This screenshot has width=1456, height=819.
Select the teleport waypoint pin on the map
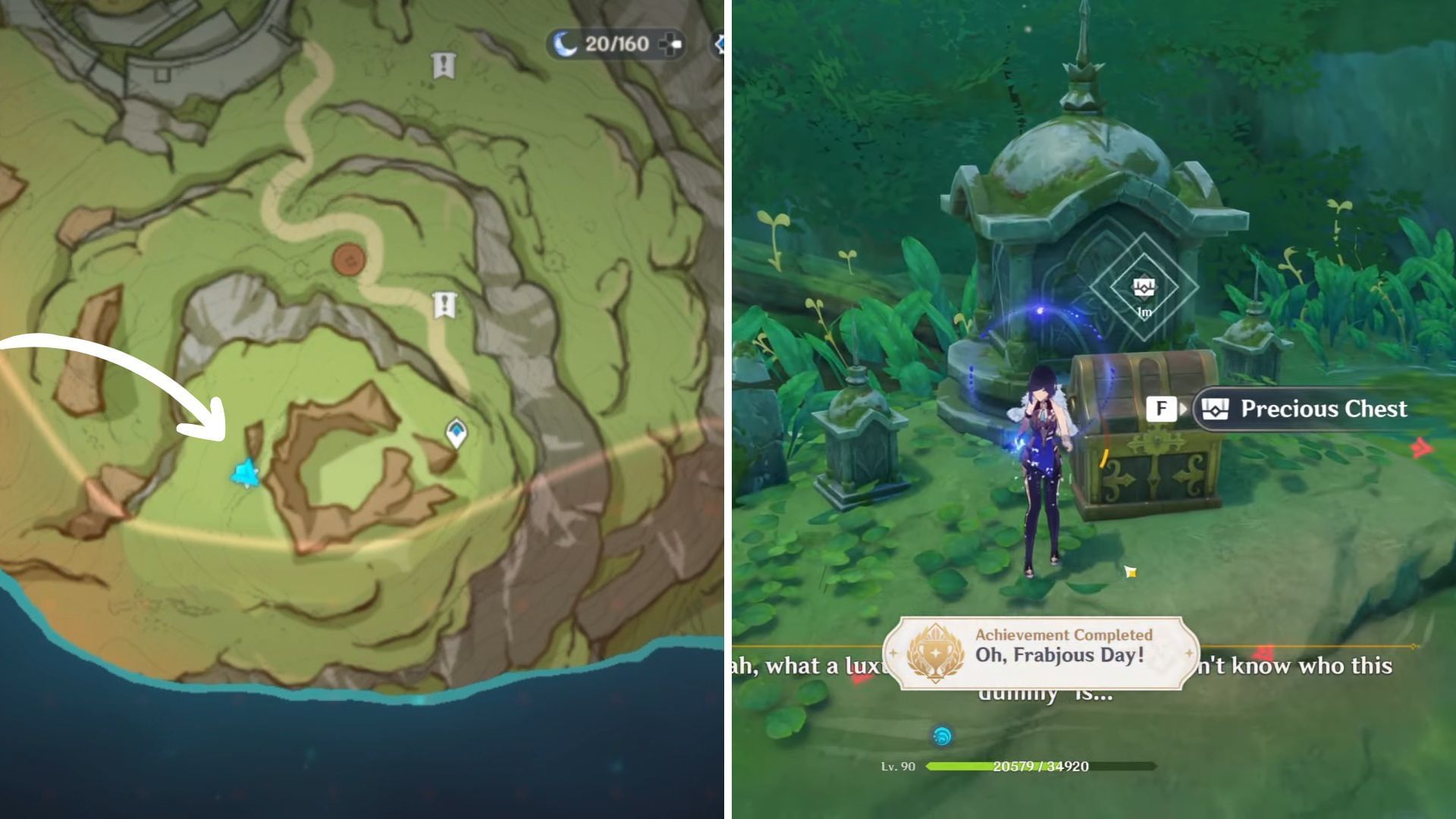point(456,433)
